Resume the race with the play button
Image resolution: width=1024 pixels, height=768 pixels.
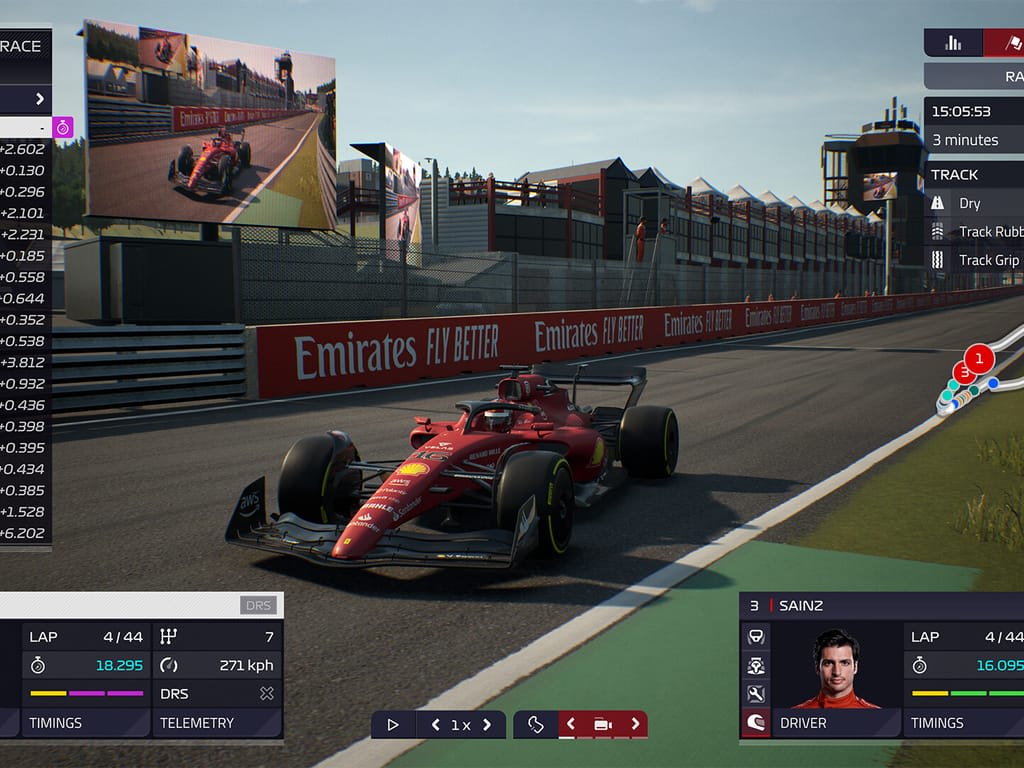(393, 725)
